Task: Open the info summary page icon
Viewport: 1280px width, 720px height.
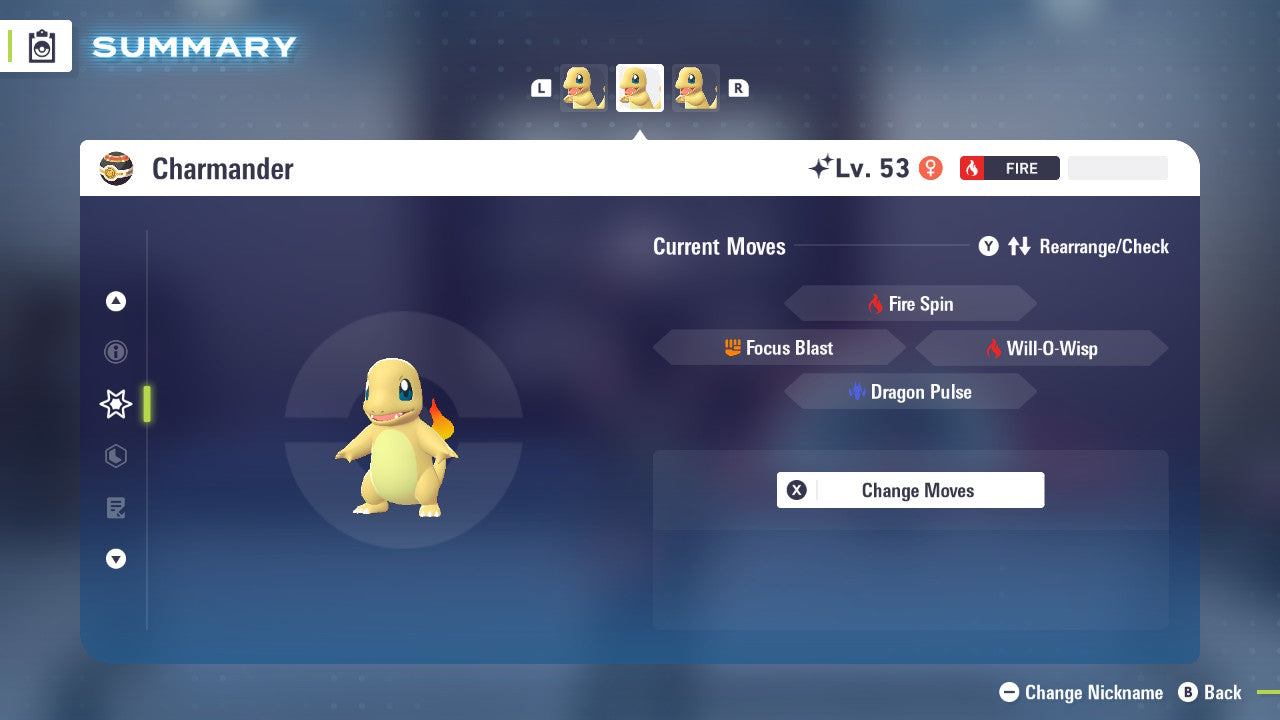Action: 115,352
